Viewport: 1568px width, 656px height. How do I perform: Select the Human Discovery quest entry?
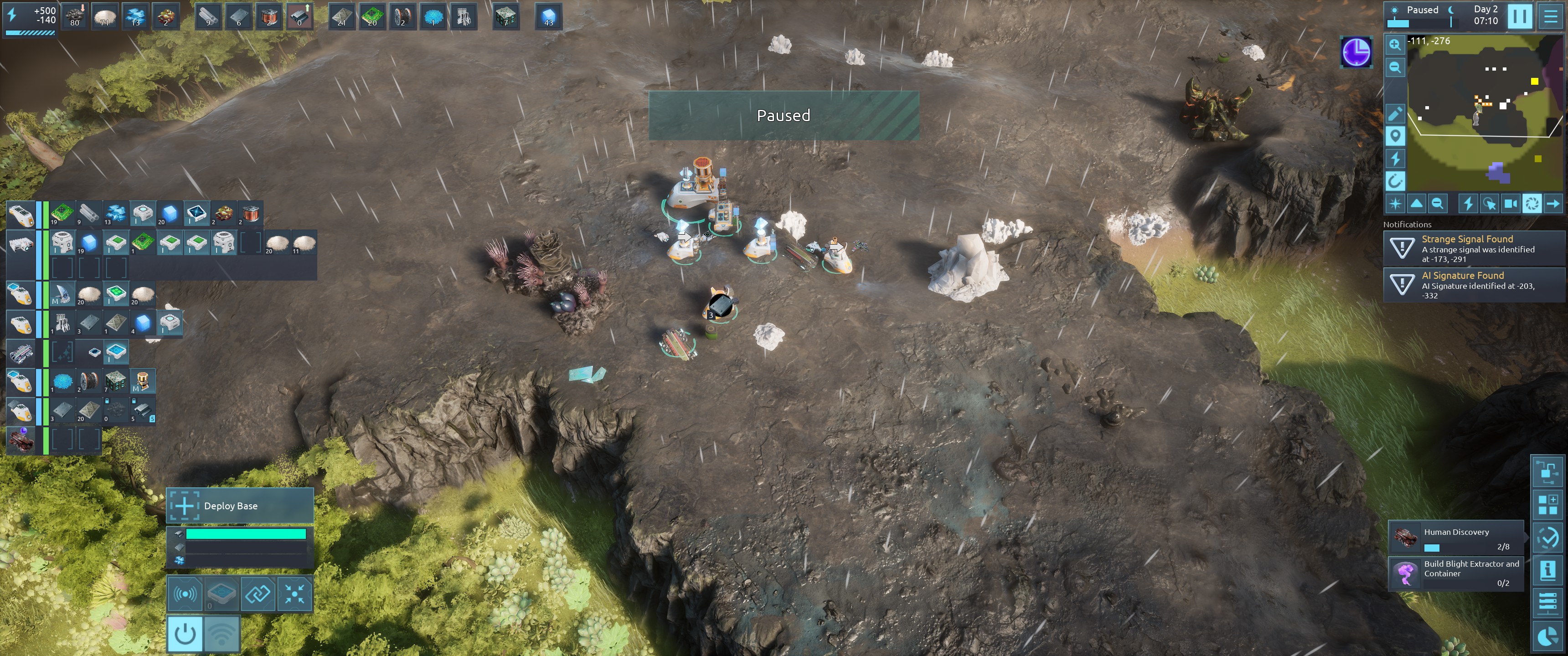pos(1456,538)
